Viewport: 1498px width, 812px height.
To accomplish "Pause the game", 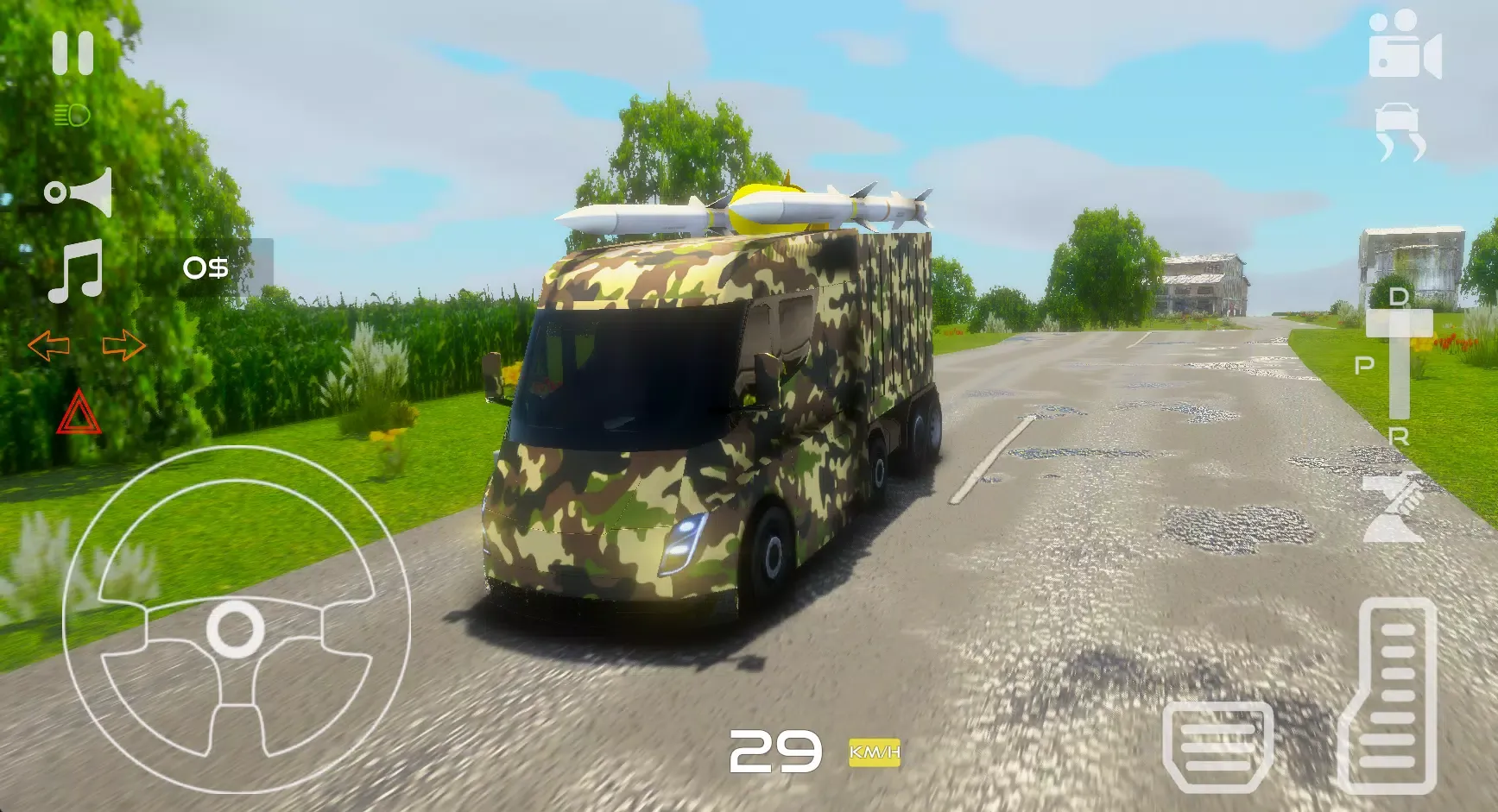I will point(73,52).
